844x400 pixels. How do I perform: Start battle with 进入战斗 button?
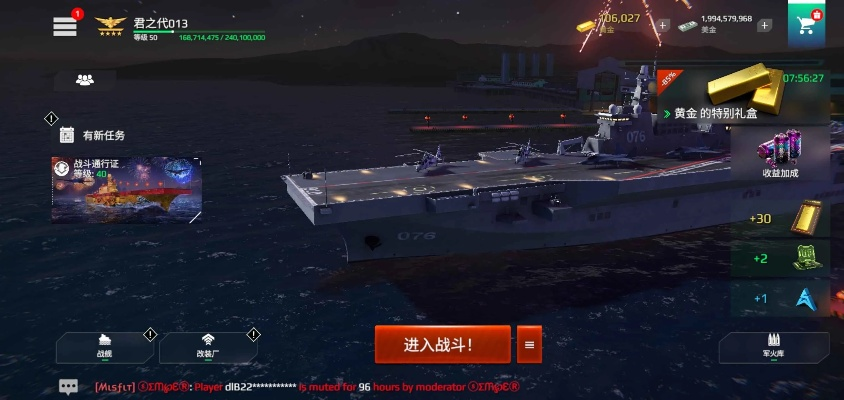point(442,345)
